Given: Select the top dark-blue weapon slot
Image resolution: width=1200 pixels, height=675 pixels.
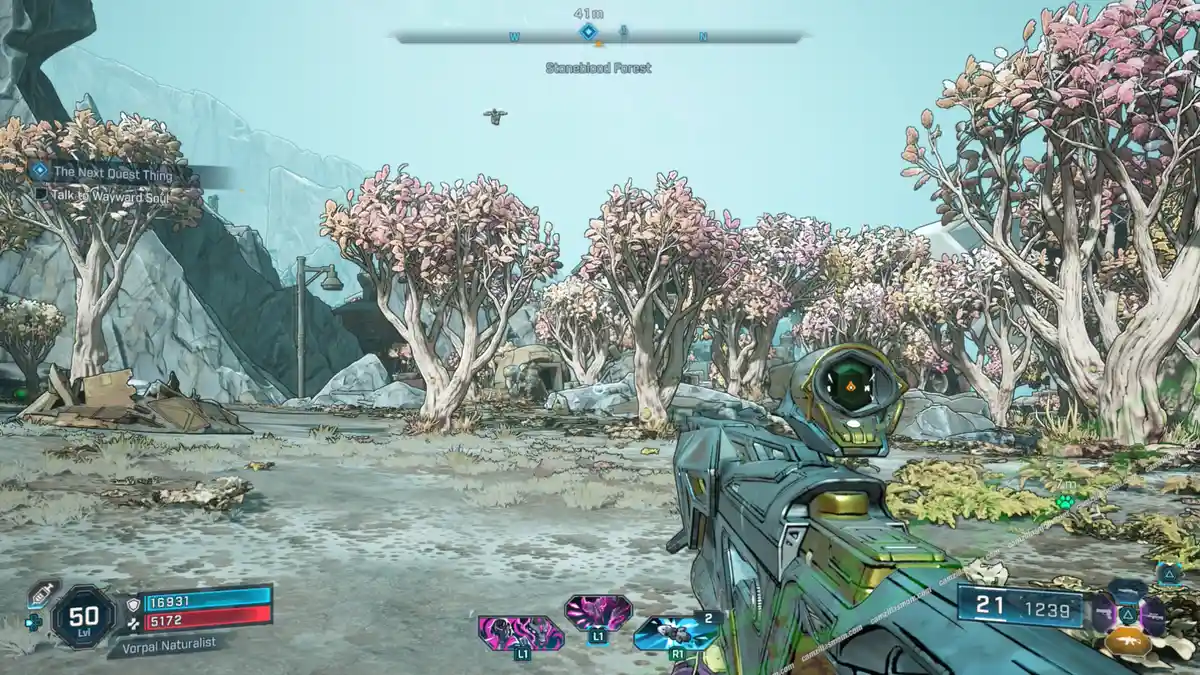Looking at the screenshot, I should (1128, 590).
